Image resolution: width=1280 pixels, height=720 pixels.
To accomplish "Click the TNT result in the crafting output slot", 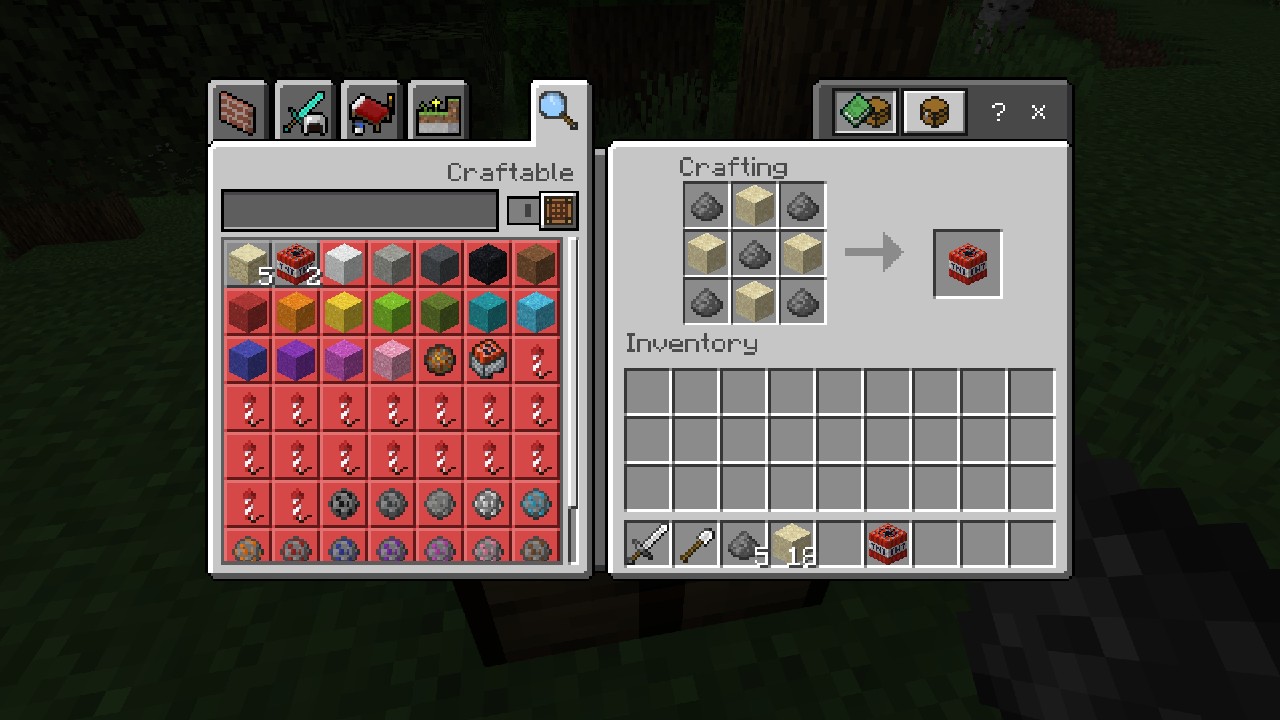I will click(x=966, y=263).
